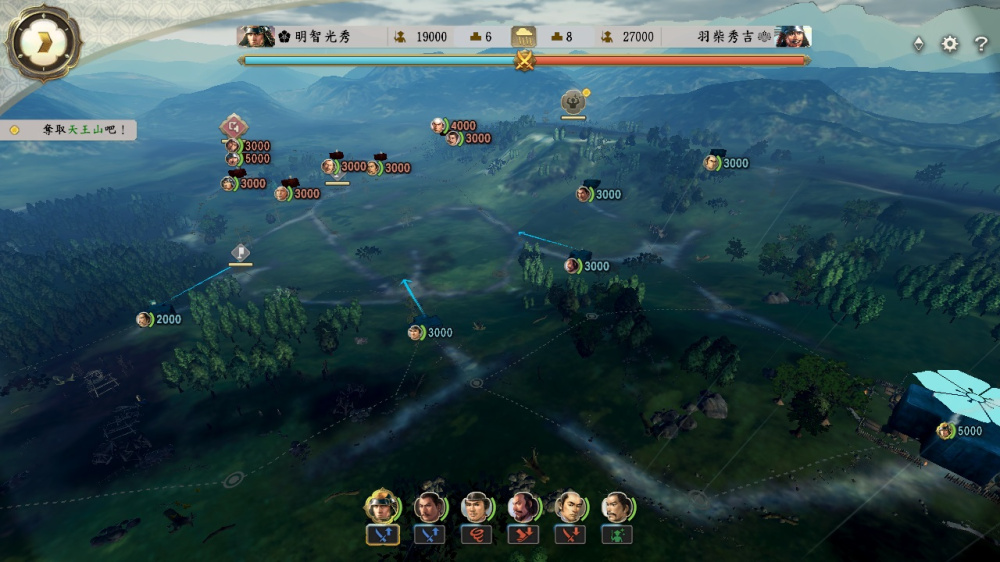Select the officer portrait above the whirlwind icon
Screen dimensions: 1000x562
coord(476,506)
